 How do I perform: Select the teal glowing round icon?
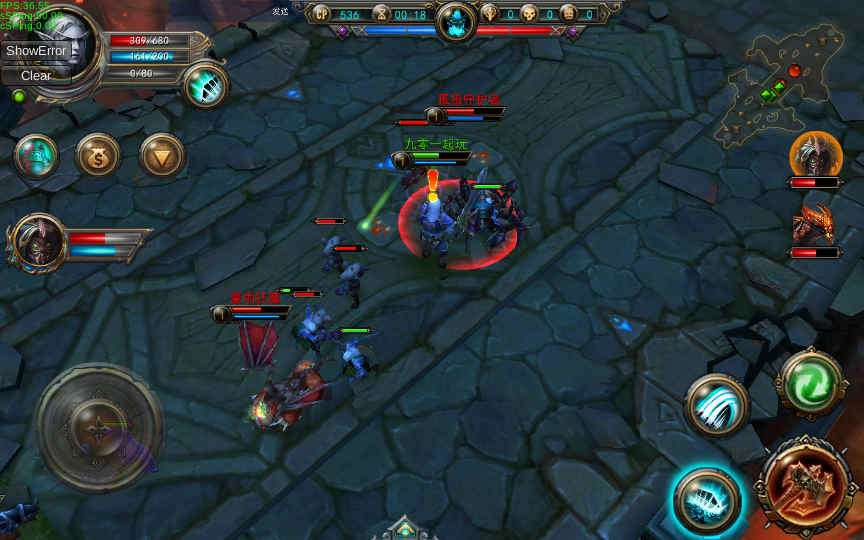click(35, 155)
